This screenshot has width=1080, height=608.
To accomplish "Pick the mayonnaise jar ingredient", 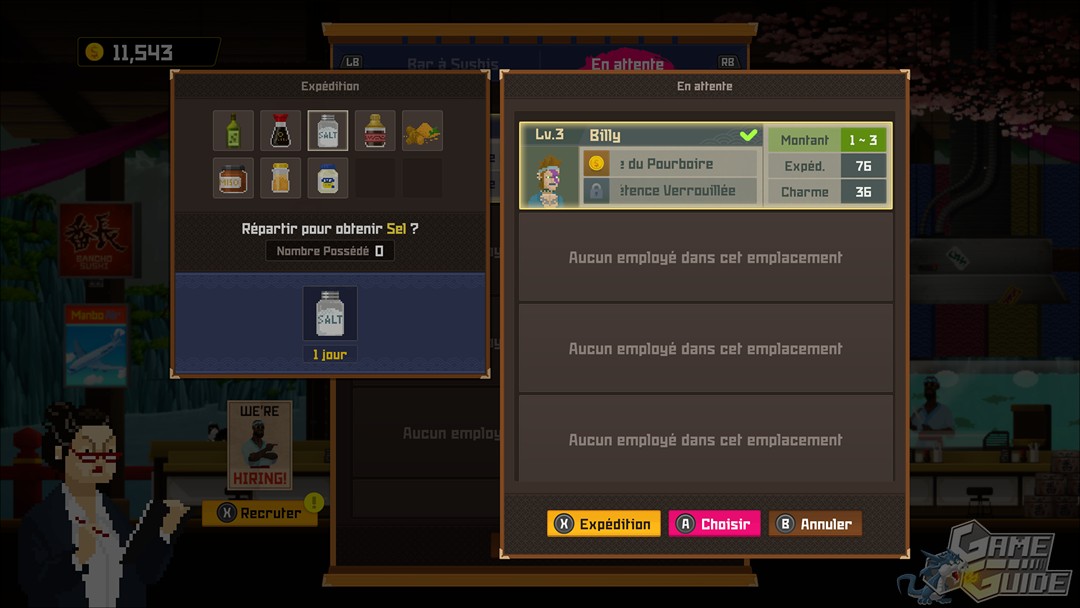I will [328, 178].
